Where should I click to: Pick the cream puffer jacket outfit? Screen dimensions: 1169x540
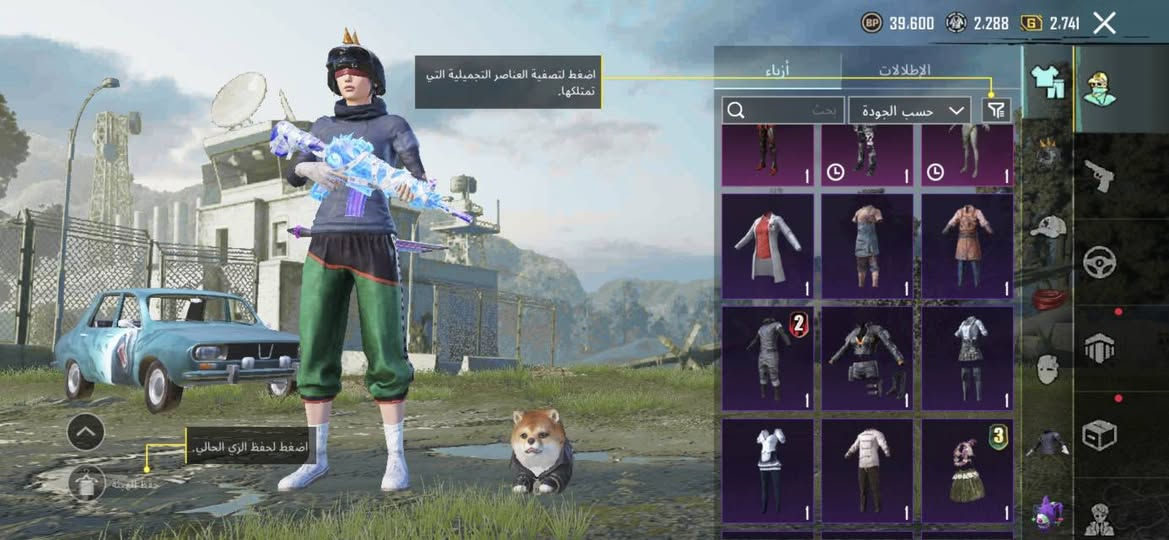(x=867, y=470)
